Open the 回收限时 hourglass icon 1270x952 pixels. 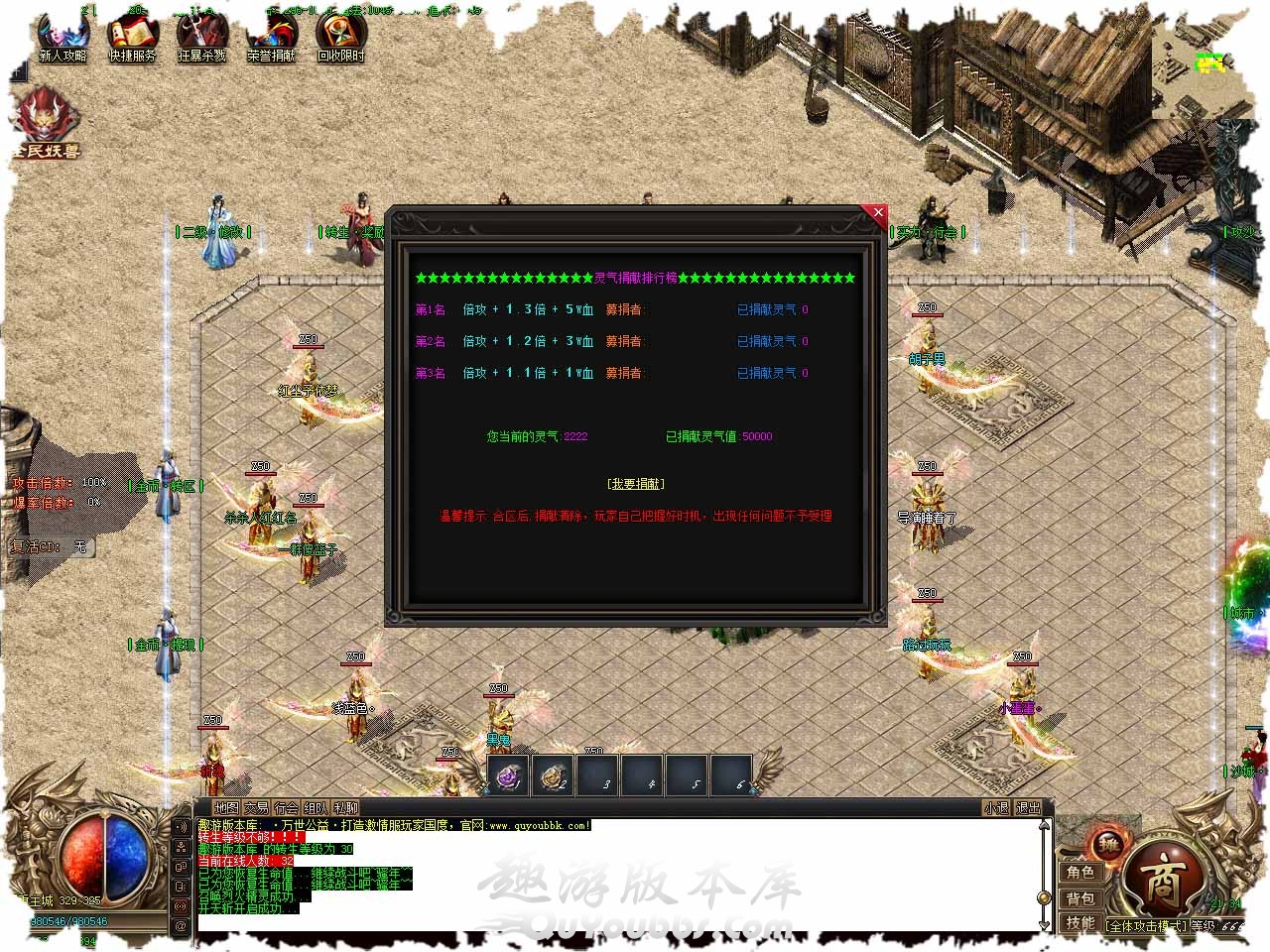(x=341, y=38)
